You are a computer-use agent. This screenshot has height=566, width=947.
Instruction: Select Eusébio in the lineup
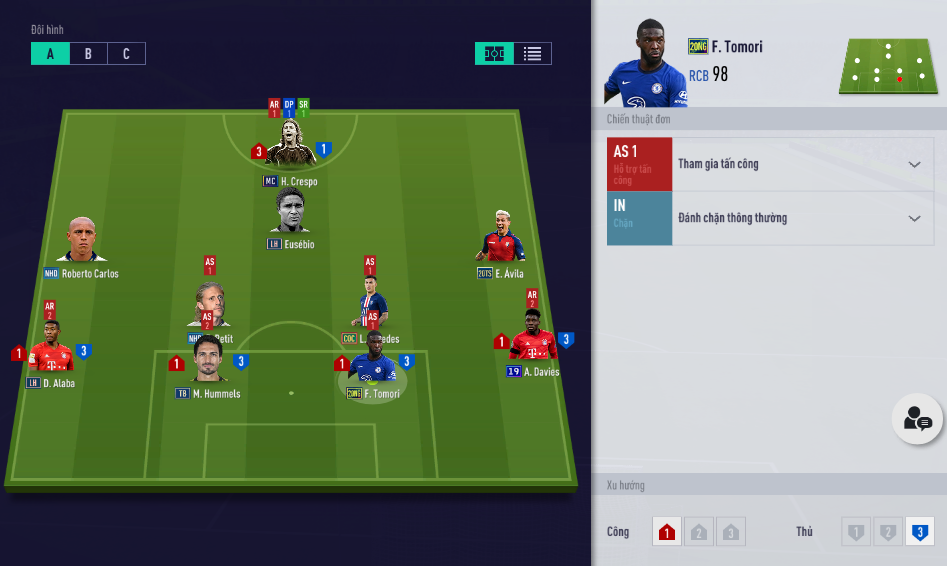click(290, 212)
